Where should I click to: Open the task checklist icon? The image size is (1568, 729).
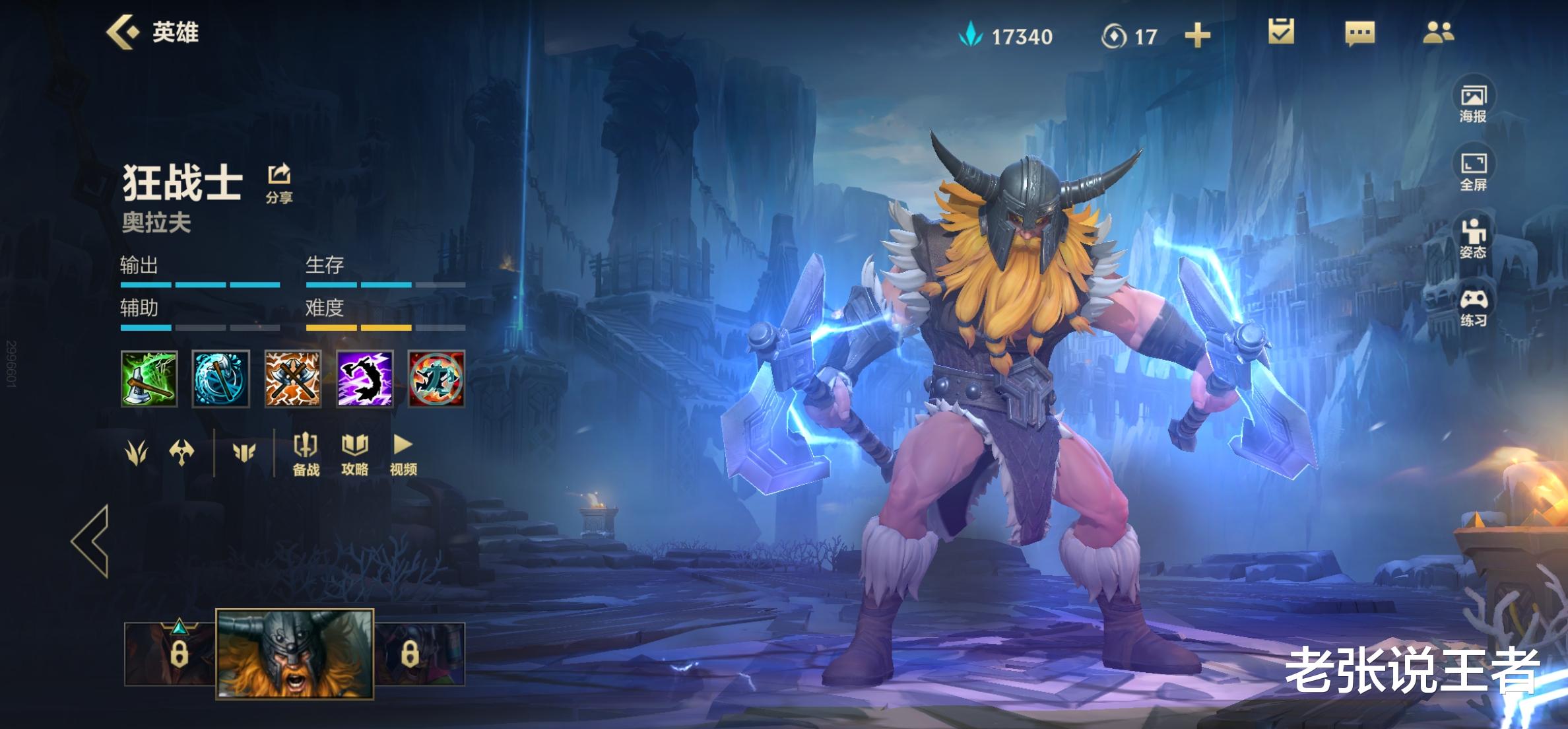(1280, 32)
